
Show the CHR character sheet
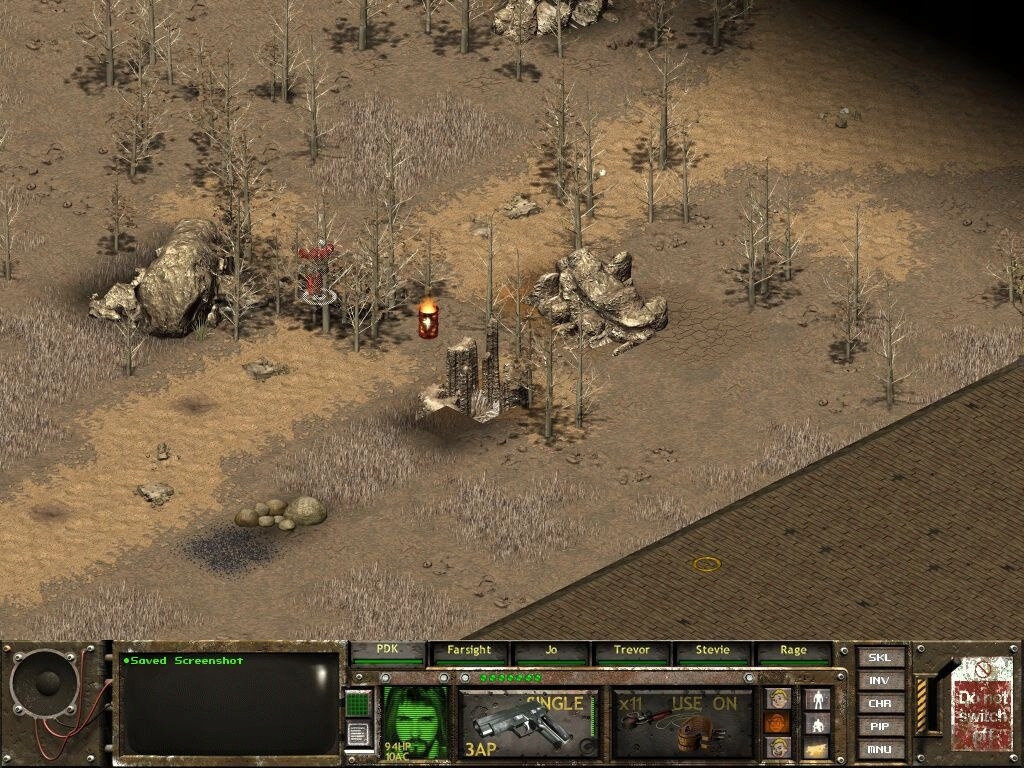(x=880, y=704)
